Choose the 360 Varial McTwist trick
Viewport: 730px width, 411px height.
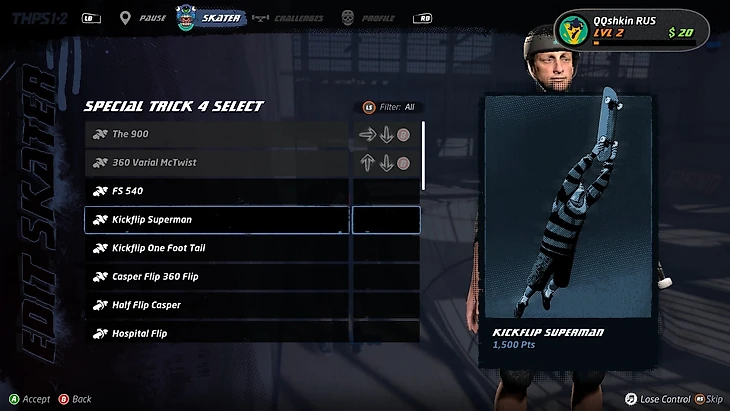click(x=216, y=162)
